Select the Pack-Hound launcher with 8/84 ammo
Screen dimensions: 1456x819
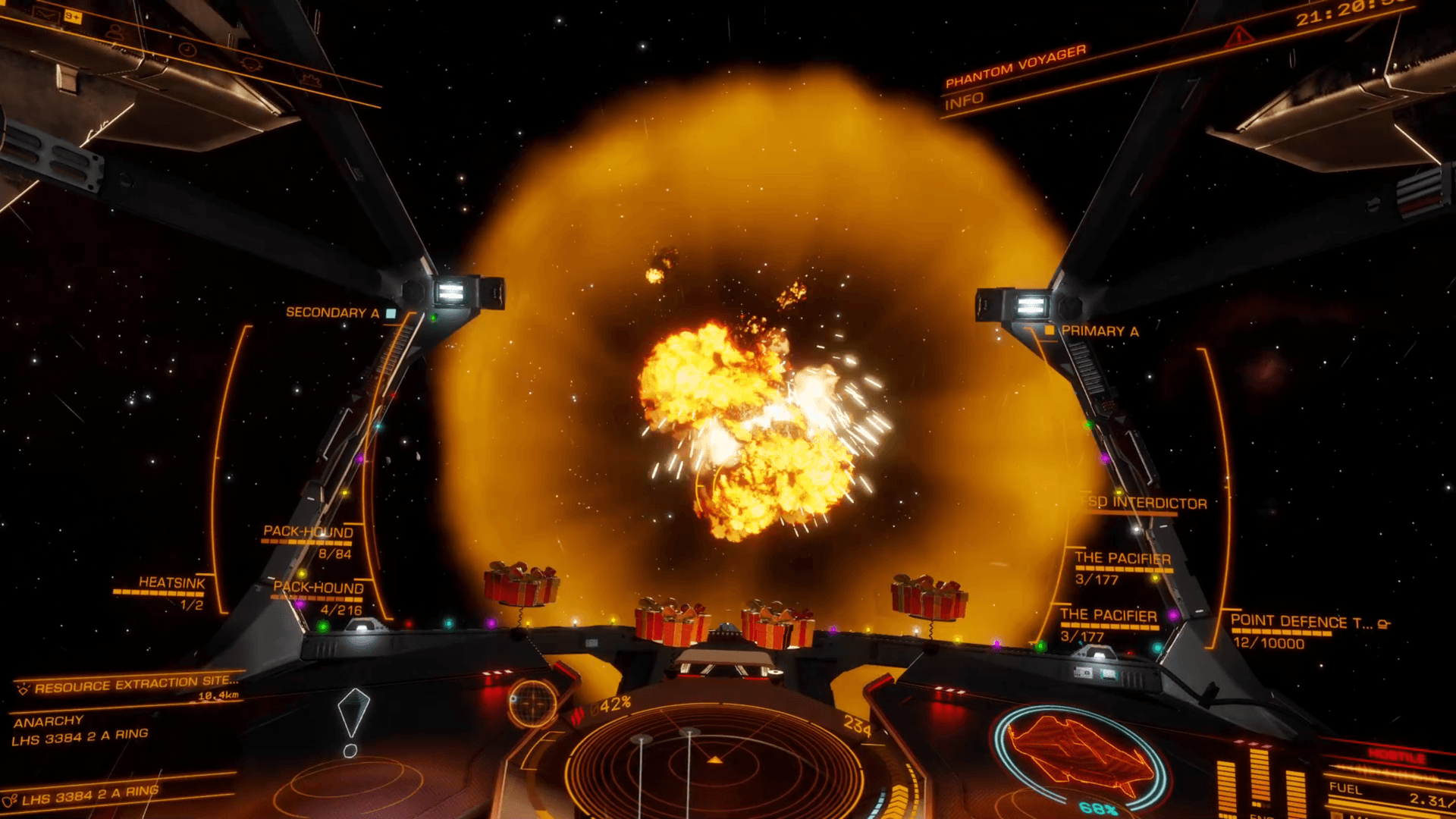pos(308,532)
